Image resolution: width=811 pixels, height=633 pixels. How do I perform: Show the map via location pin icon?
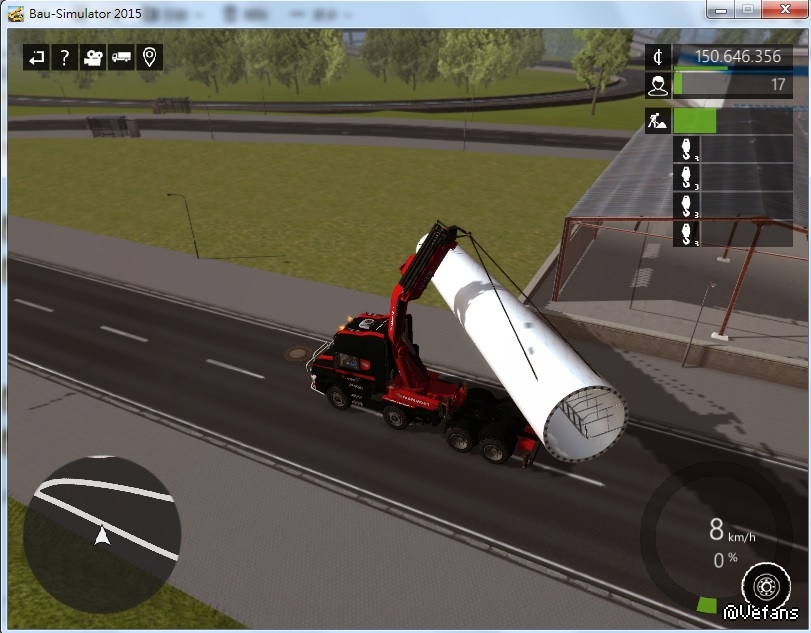(x=150, y=57)
